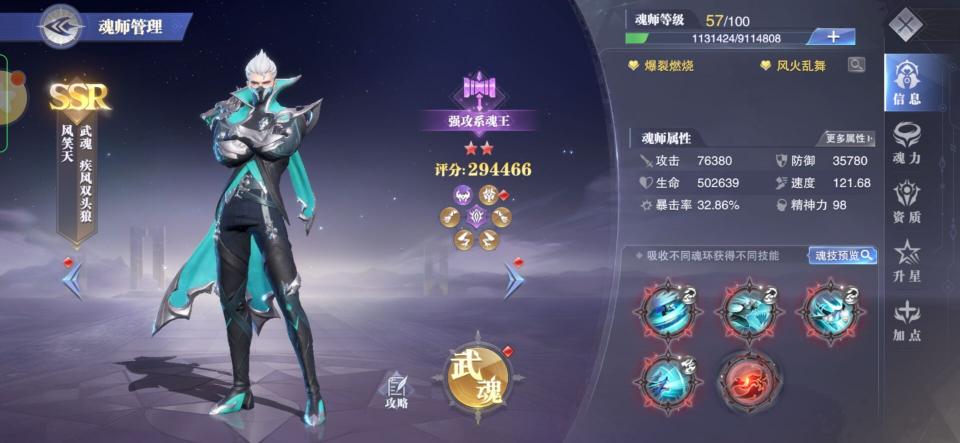Inspect the magnifier next to 风火乱舞
This screenshot has height=443, width=960.
tap(856, 65)
